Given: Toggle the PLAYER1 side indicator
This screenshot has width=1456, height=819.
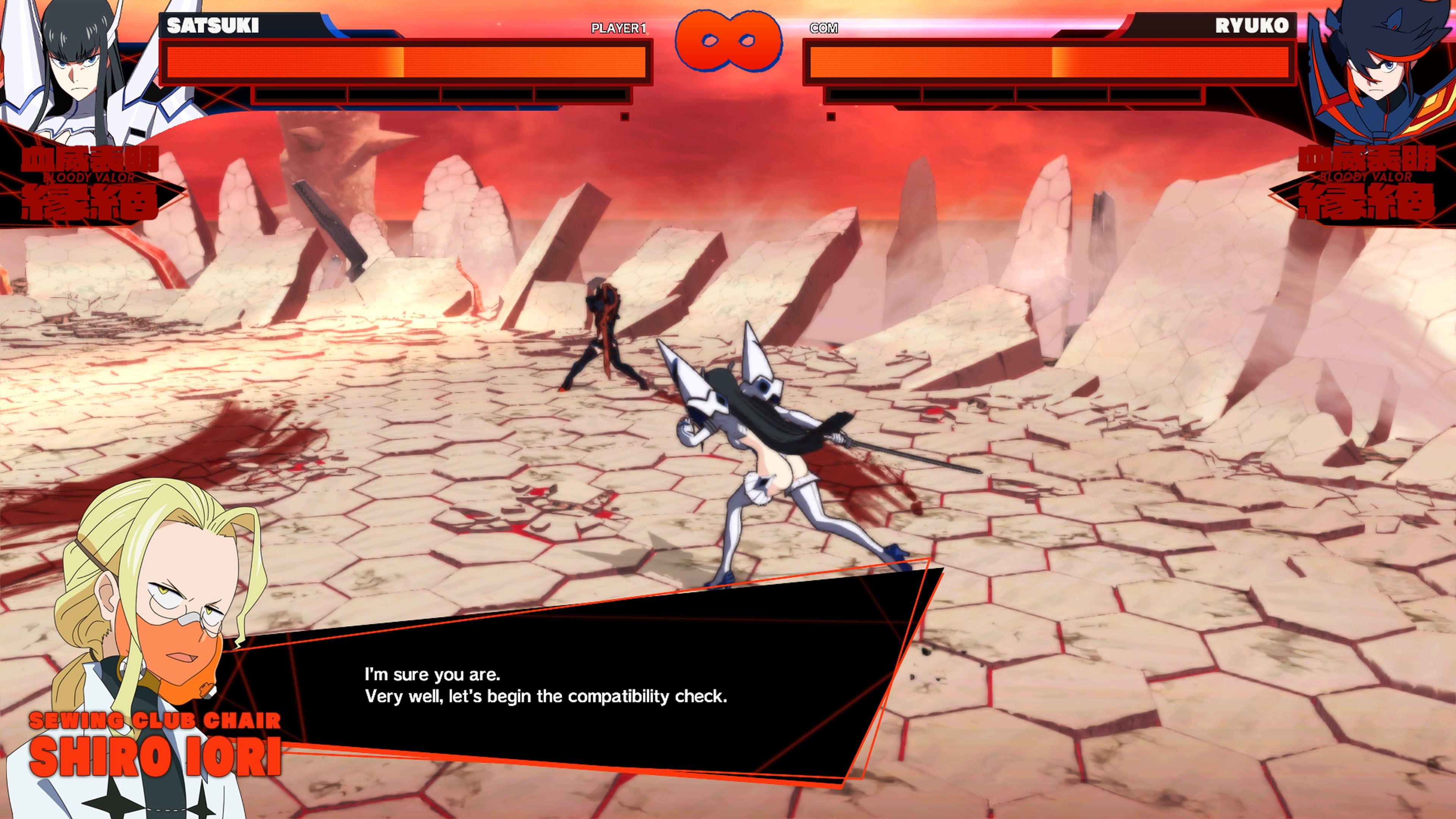Looking at the screenshot, I should click(619, 27).
